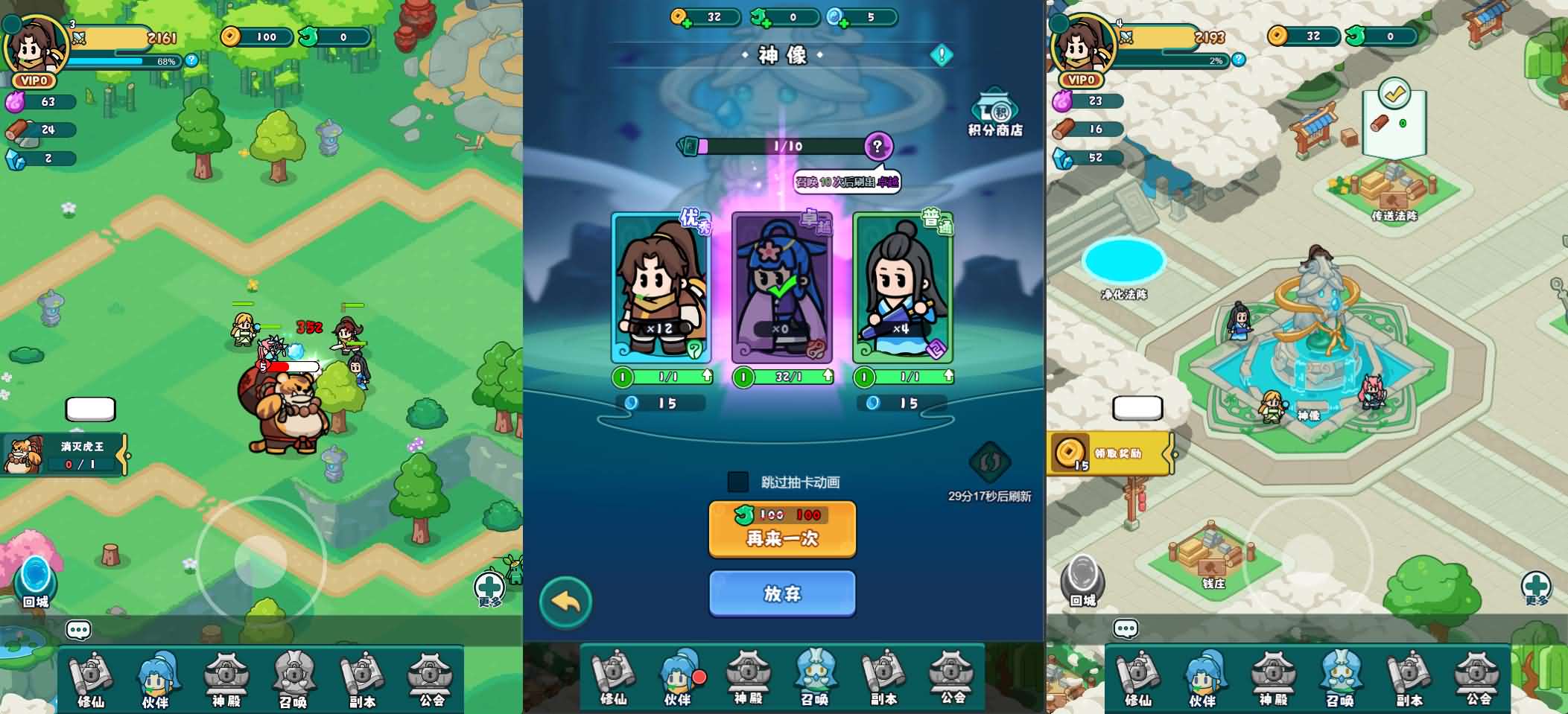The image size is (1568, 714).
Task: Claim the 领取奖励 reward banner
Action: [1110, 451]
